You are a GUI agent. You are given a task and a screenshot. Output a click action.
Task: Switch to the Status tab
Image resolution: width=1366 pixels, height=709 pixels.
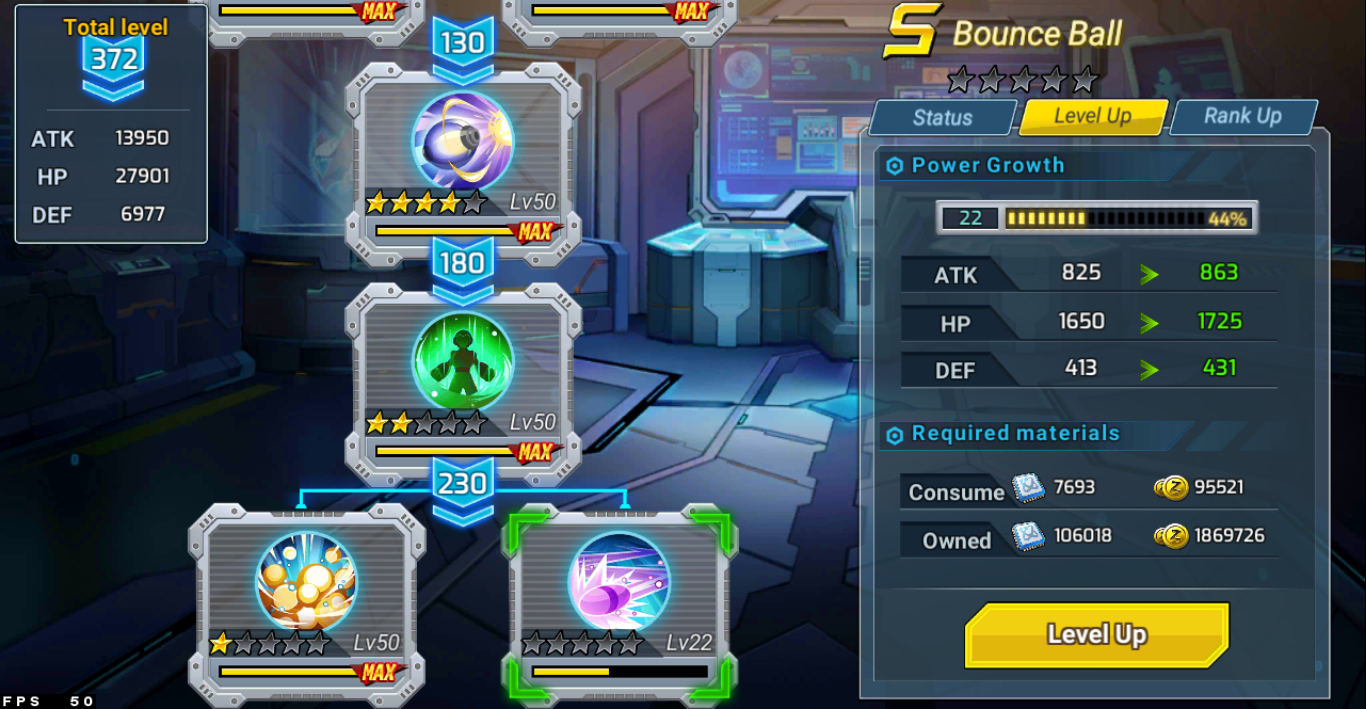tap(942, 118)
